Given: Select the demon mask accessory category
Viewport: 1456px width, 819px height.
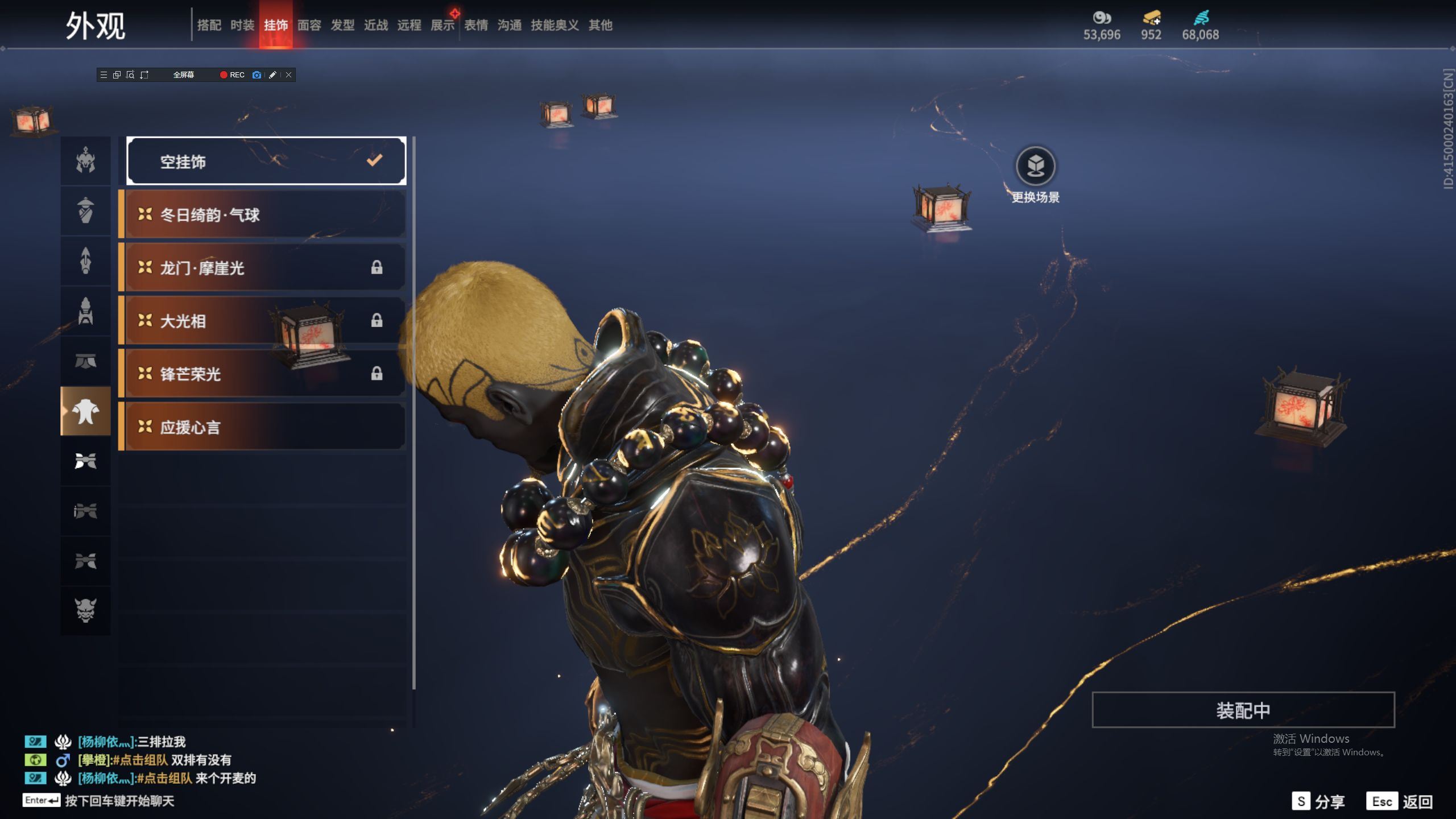Looking at the screenshot, I should 86,610.
